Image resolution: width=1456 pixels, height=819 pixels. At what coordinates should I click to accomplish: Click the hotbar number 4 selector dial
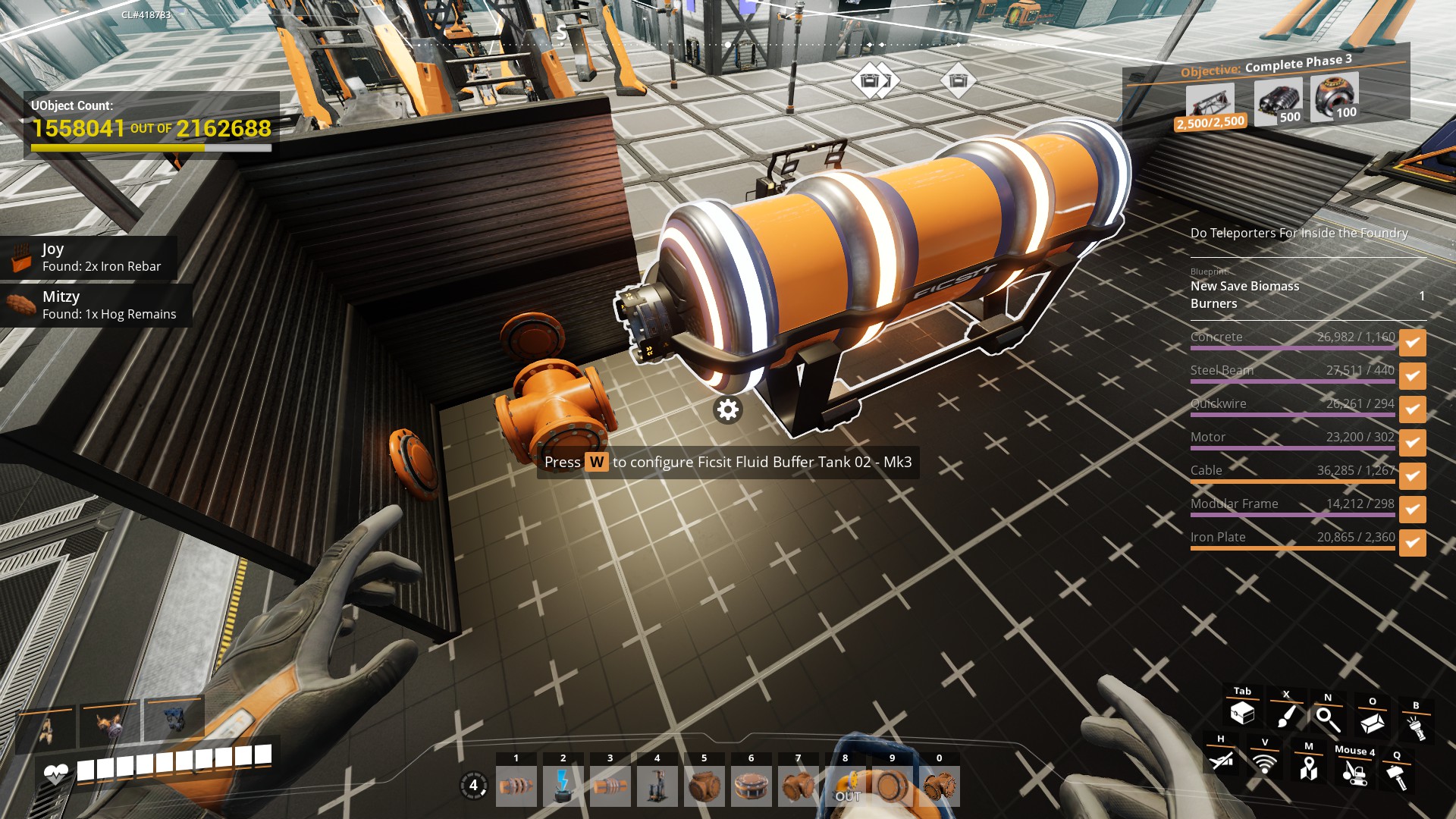pyautogui.click(x=474, y=786)
